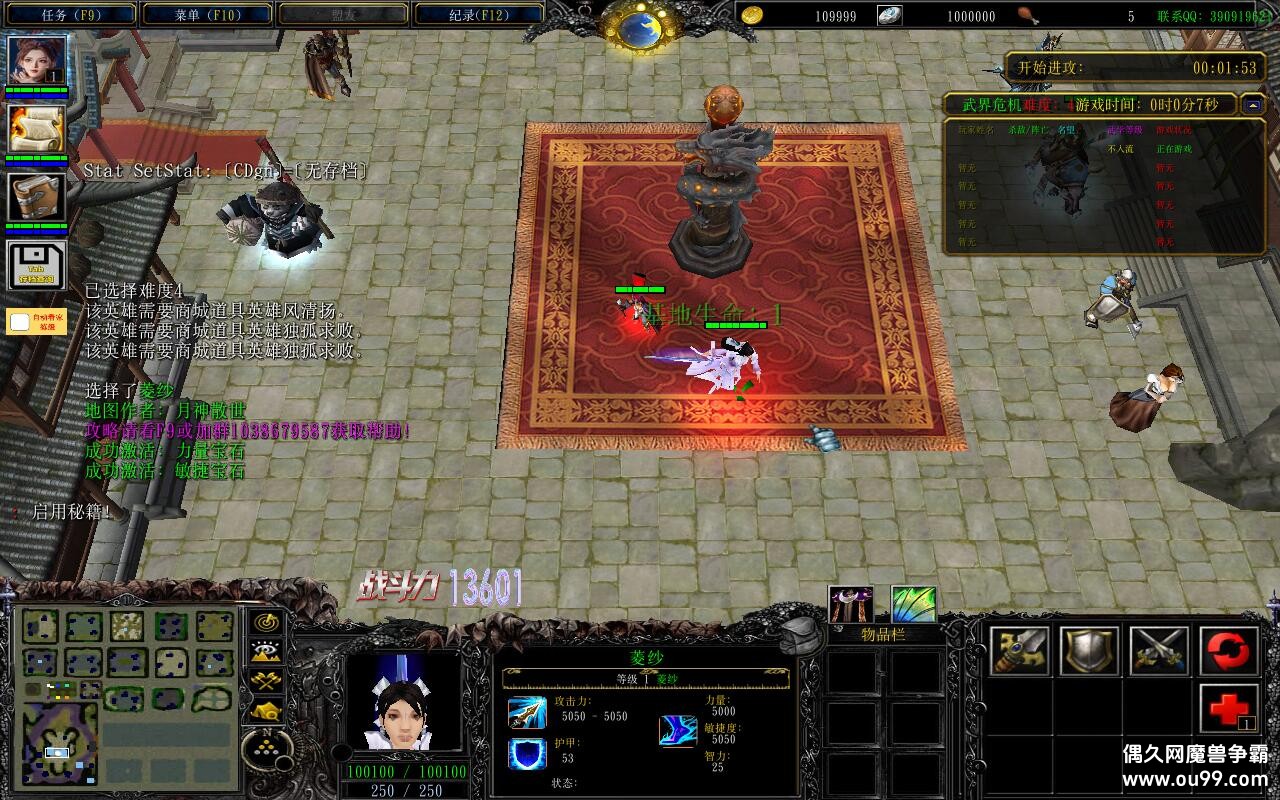Collapse the 武界危机 scoreboard panel

click(x=1253, y=104)
